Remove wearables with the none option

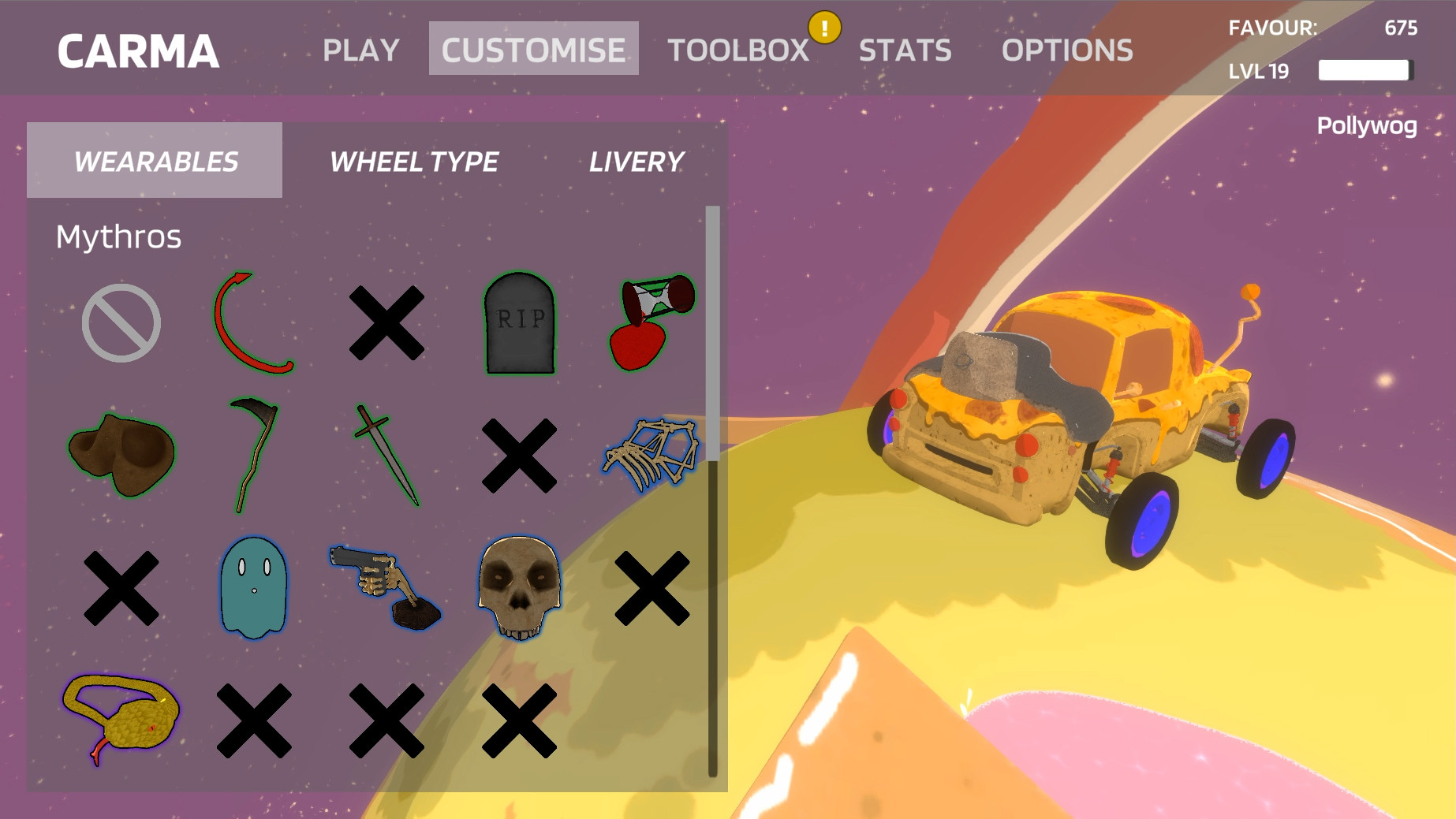pyautogui.click(x=124, y=323)
